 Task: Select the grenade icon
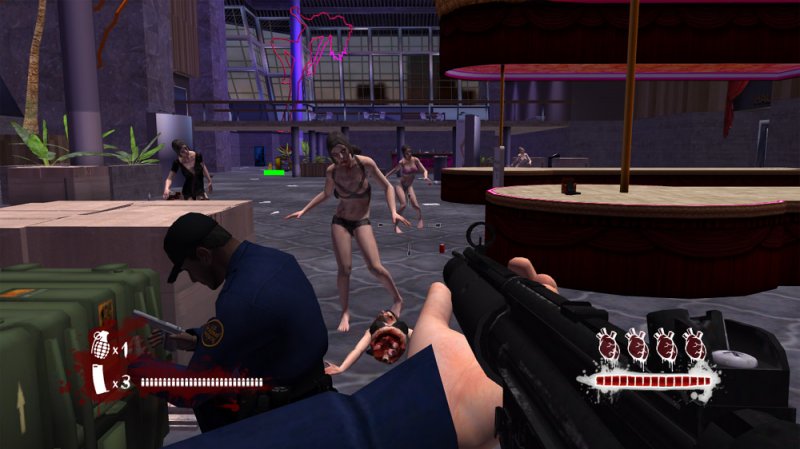click(100, 345)
